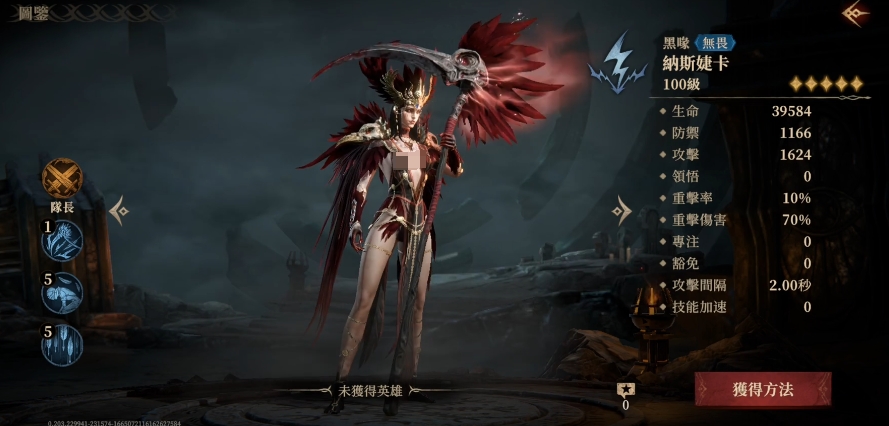This screenshot has height=426, width=889.
Task: Click the 無畏 trait tag
Action: point(716,43)
